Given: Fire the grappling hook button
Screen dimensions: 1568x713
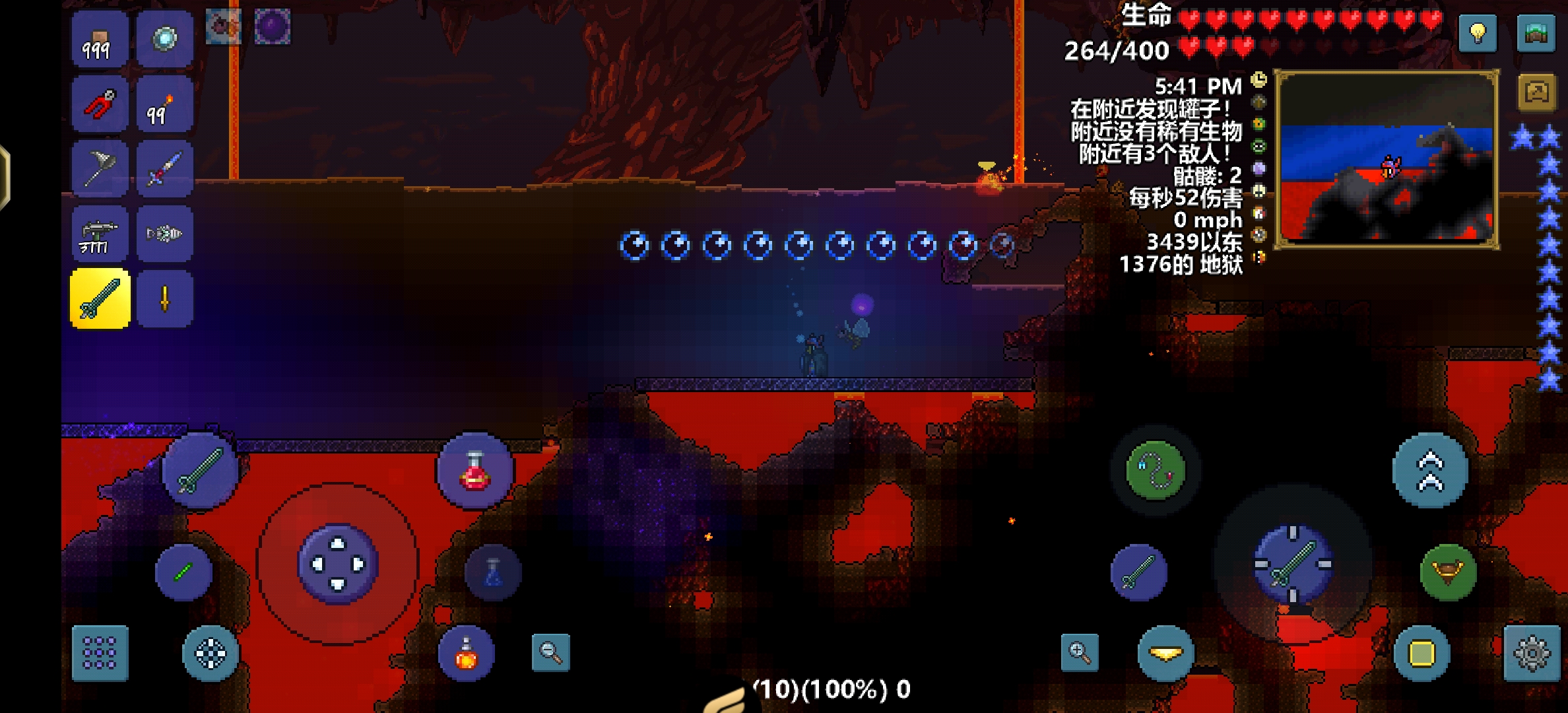Looking at the screenshot, I should (1155, 471).
